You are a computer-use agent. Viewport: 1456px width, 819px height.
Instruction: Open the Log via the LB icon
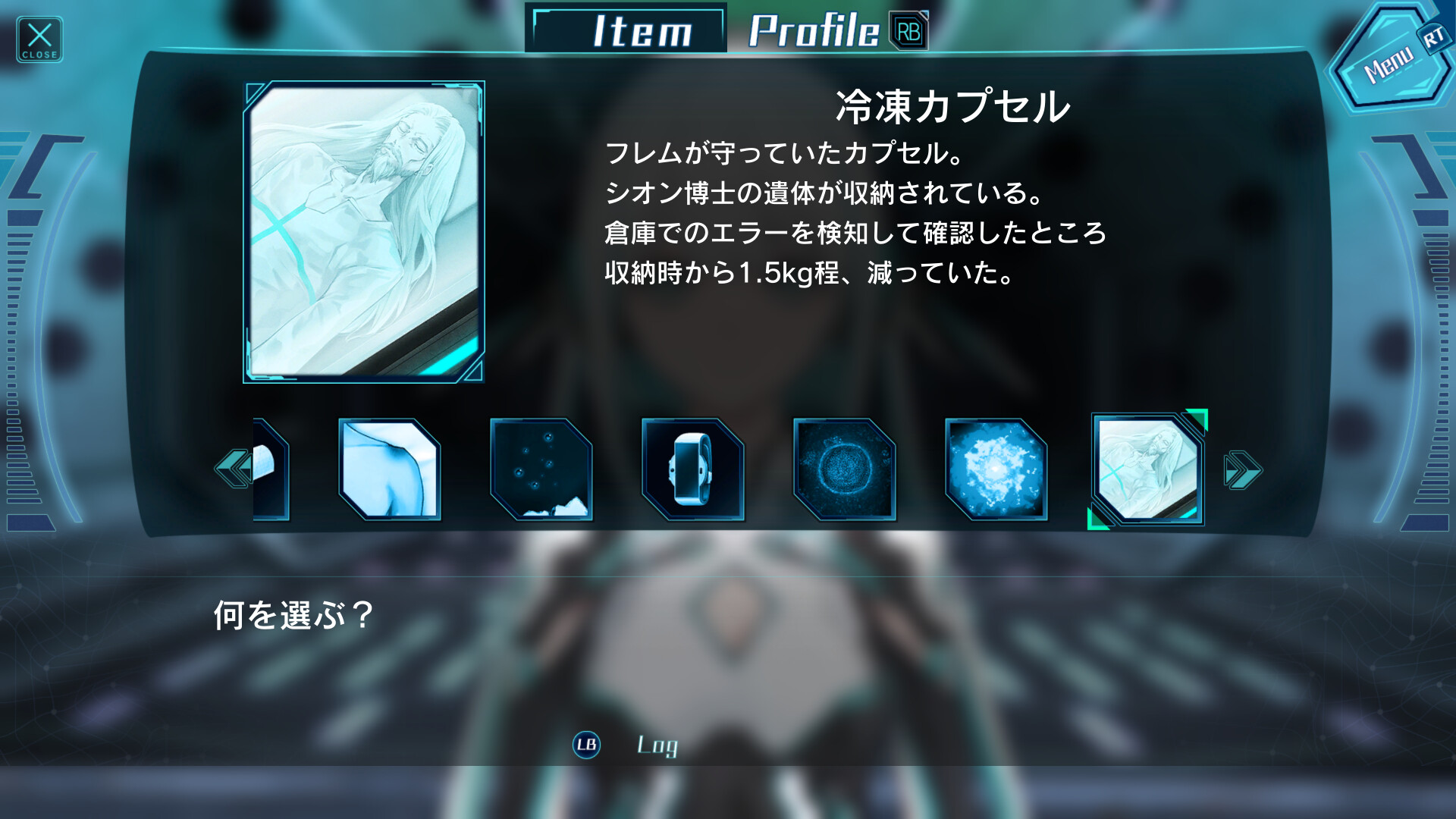585,746
